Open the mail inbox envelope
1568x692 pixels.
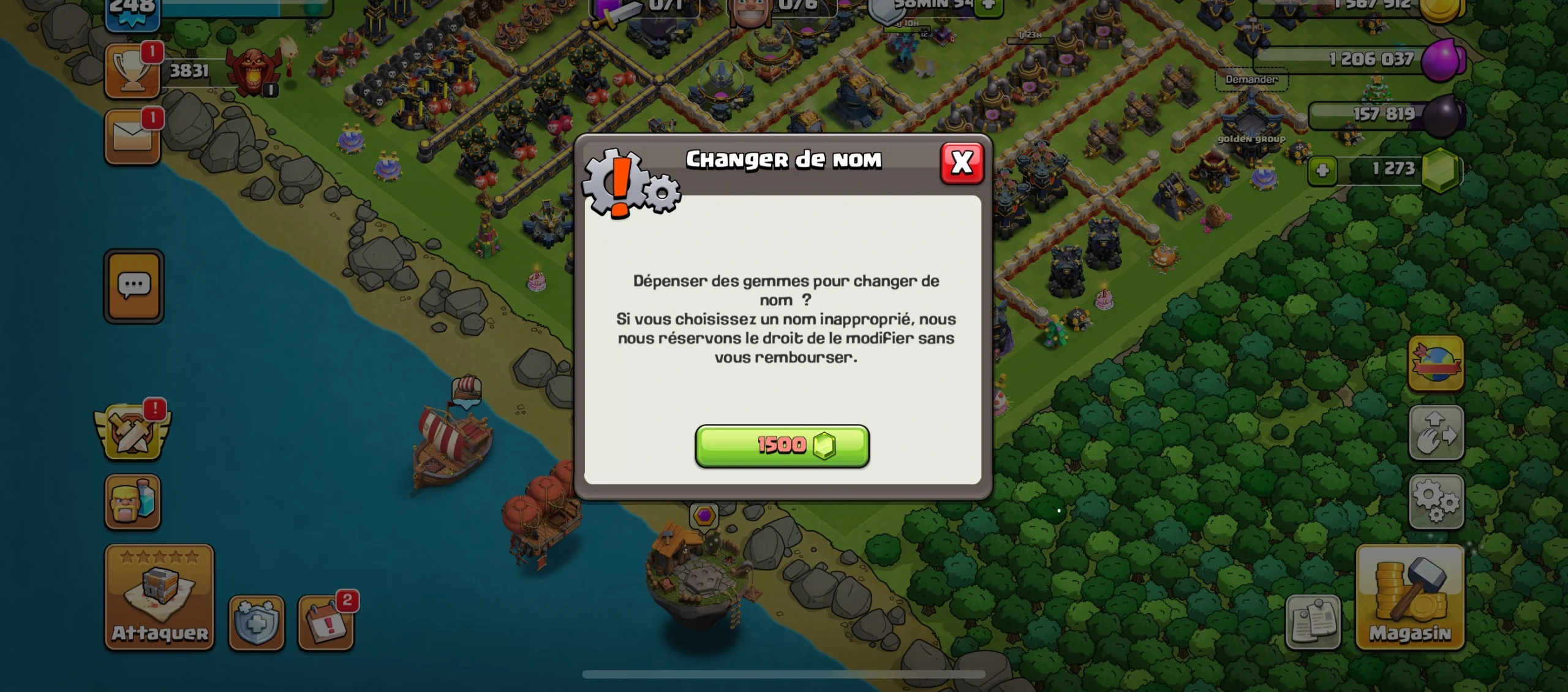(132, 137)
